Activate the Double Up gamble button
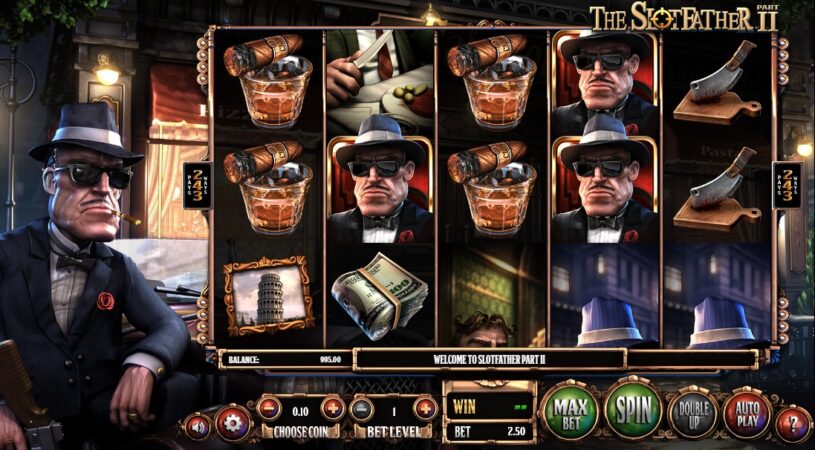The width and height of the screenshot is (815, 450). [x=692, y=413]
